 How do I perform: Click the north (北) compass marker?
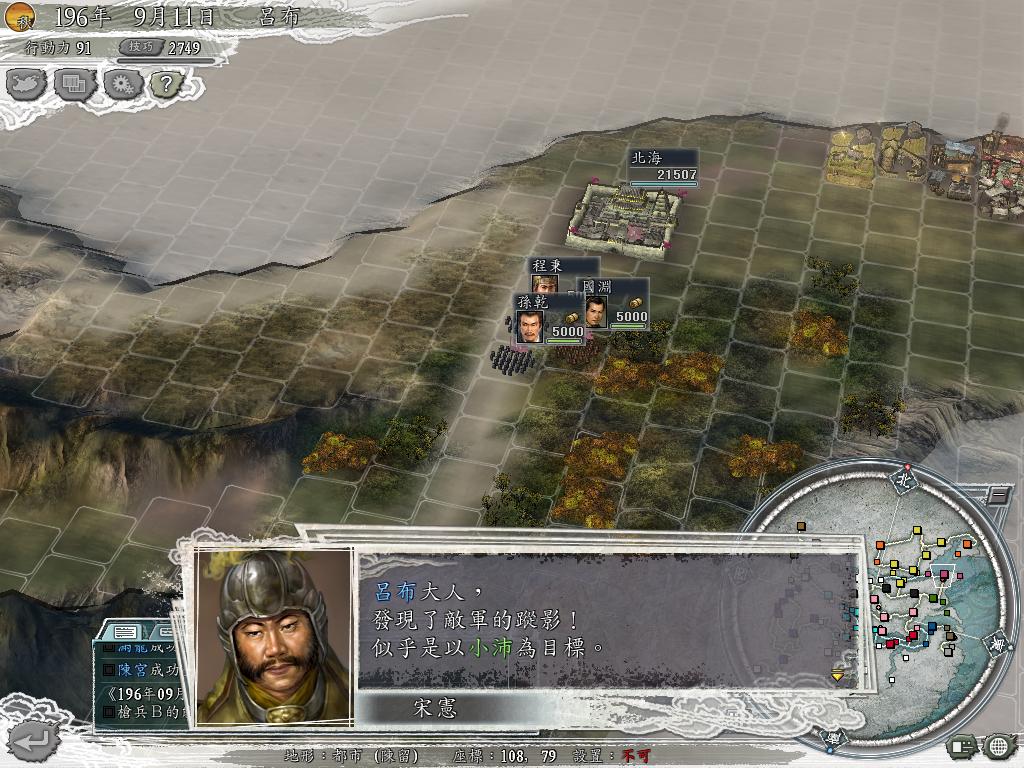[903, 479]
